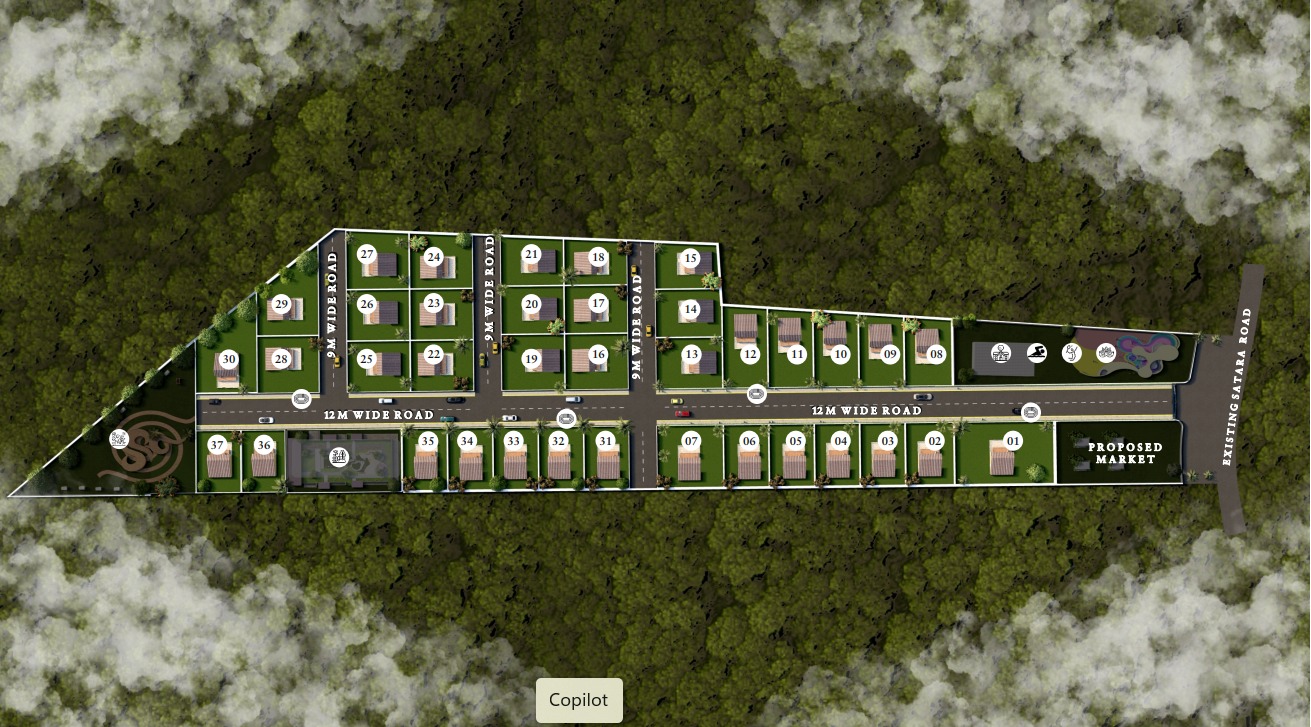1311x727 pixels.
Task: Select plot 27 marker
Action: [x=367, y=254]
